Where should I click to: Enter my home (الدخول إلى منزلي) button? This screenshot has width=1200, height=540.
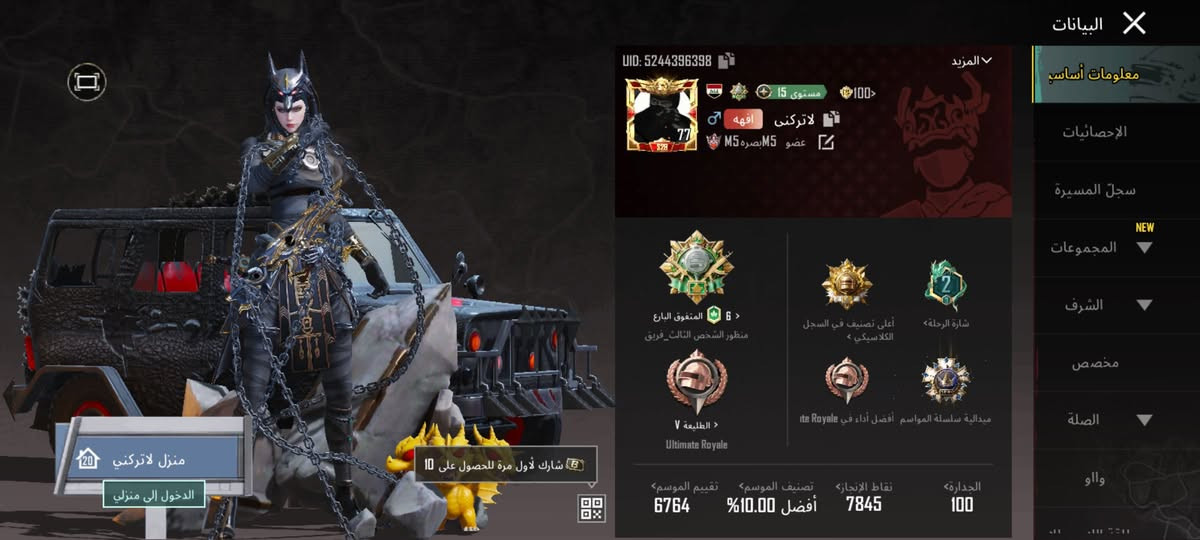[154, 493]
